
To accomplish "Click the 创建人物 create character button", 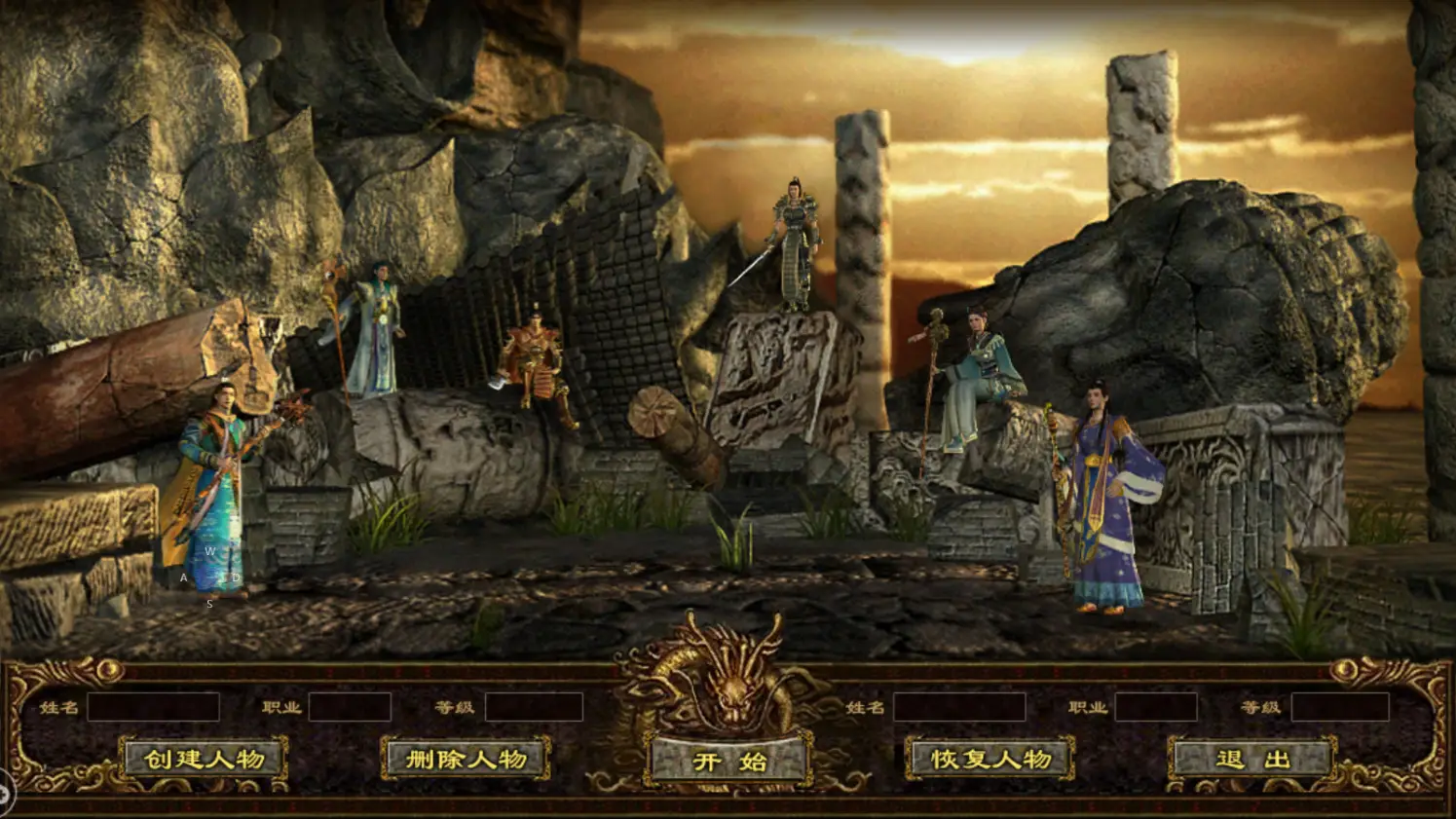I will pos(205,760).
